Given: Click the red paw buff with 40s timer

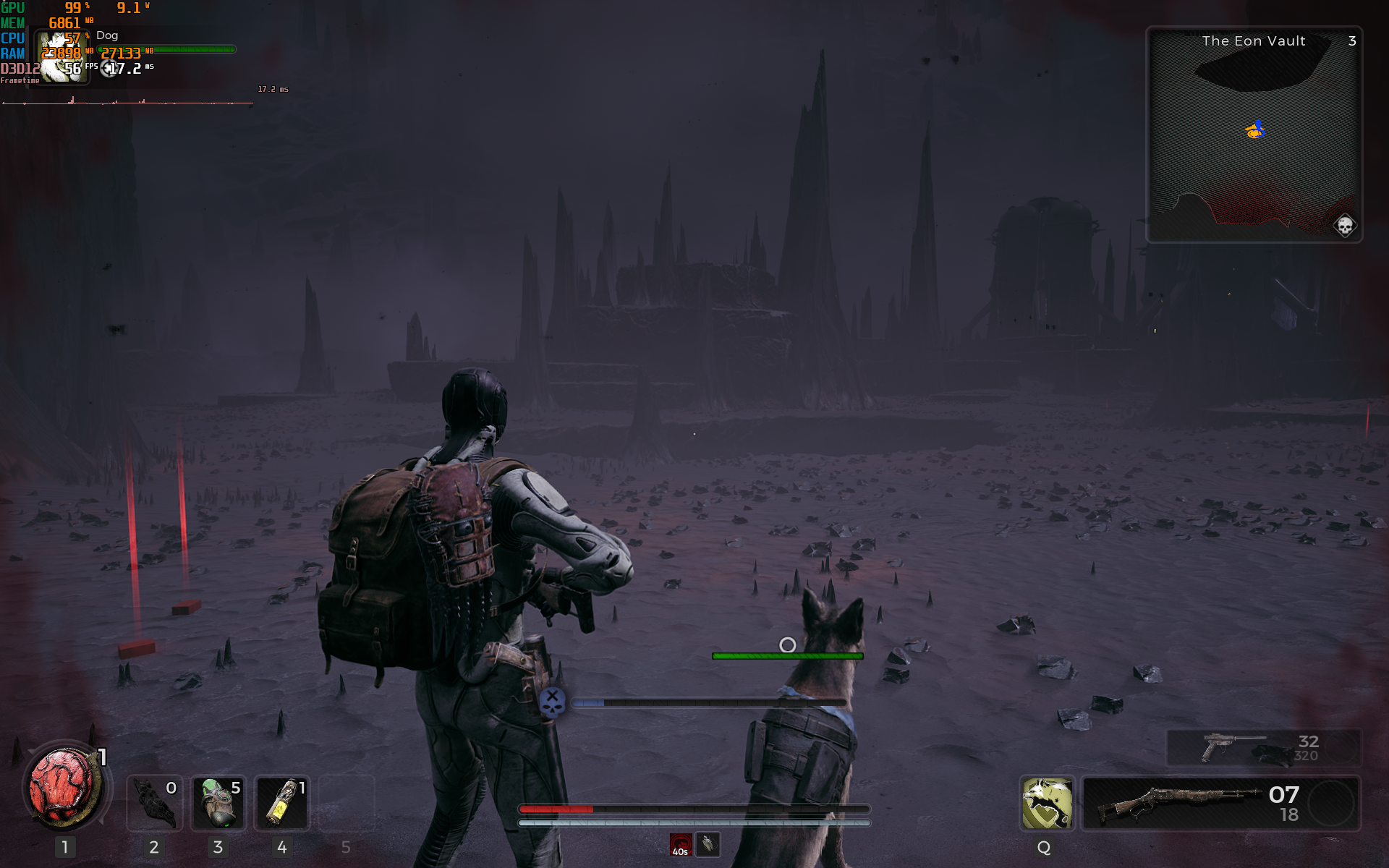Looking at the screenshot, I should [x=680, y=845].
